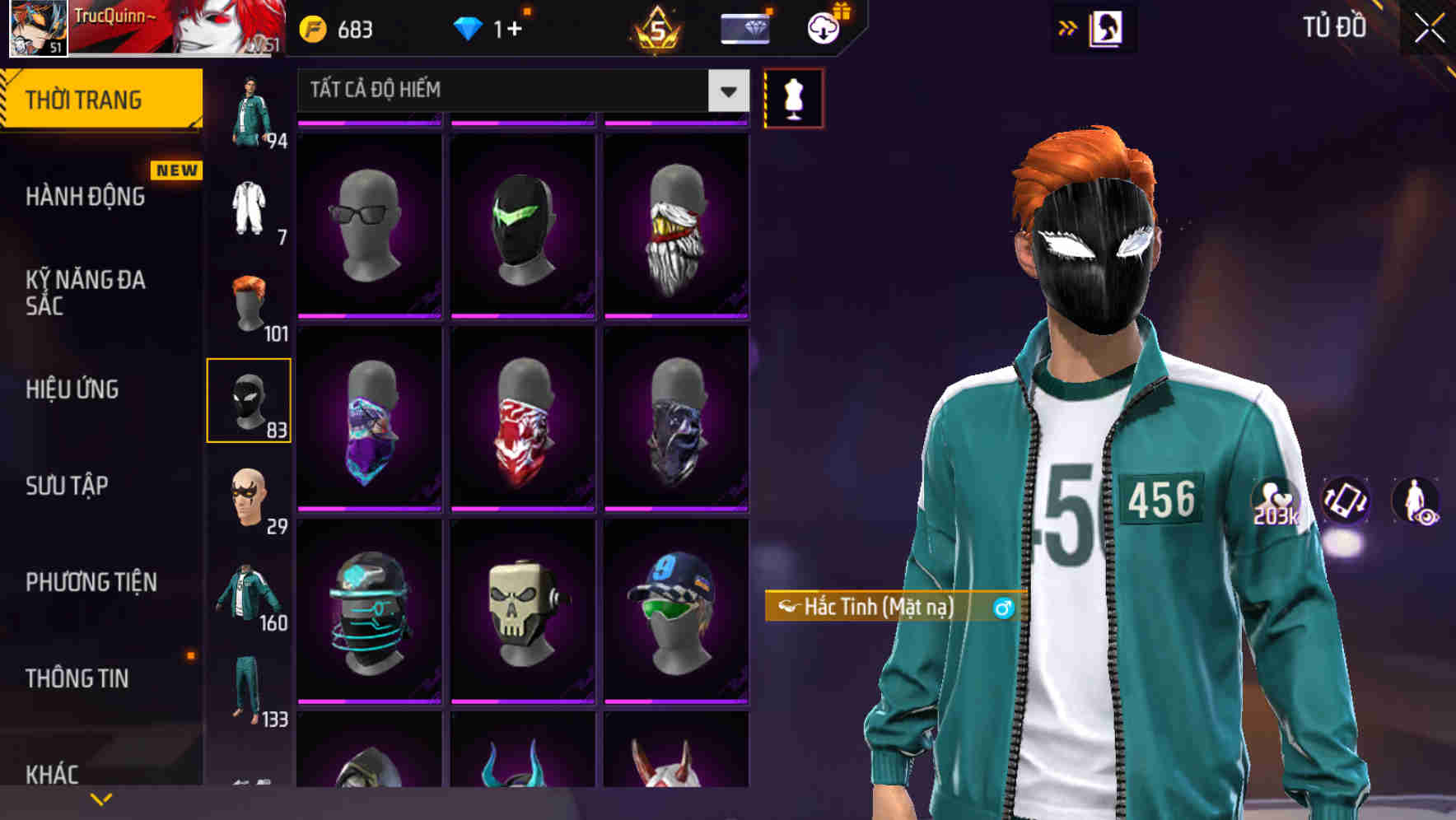Open the diamond membership card icon

[x=744, y=28]
